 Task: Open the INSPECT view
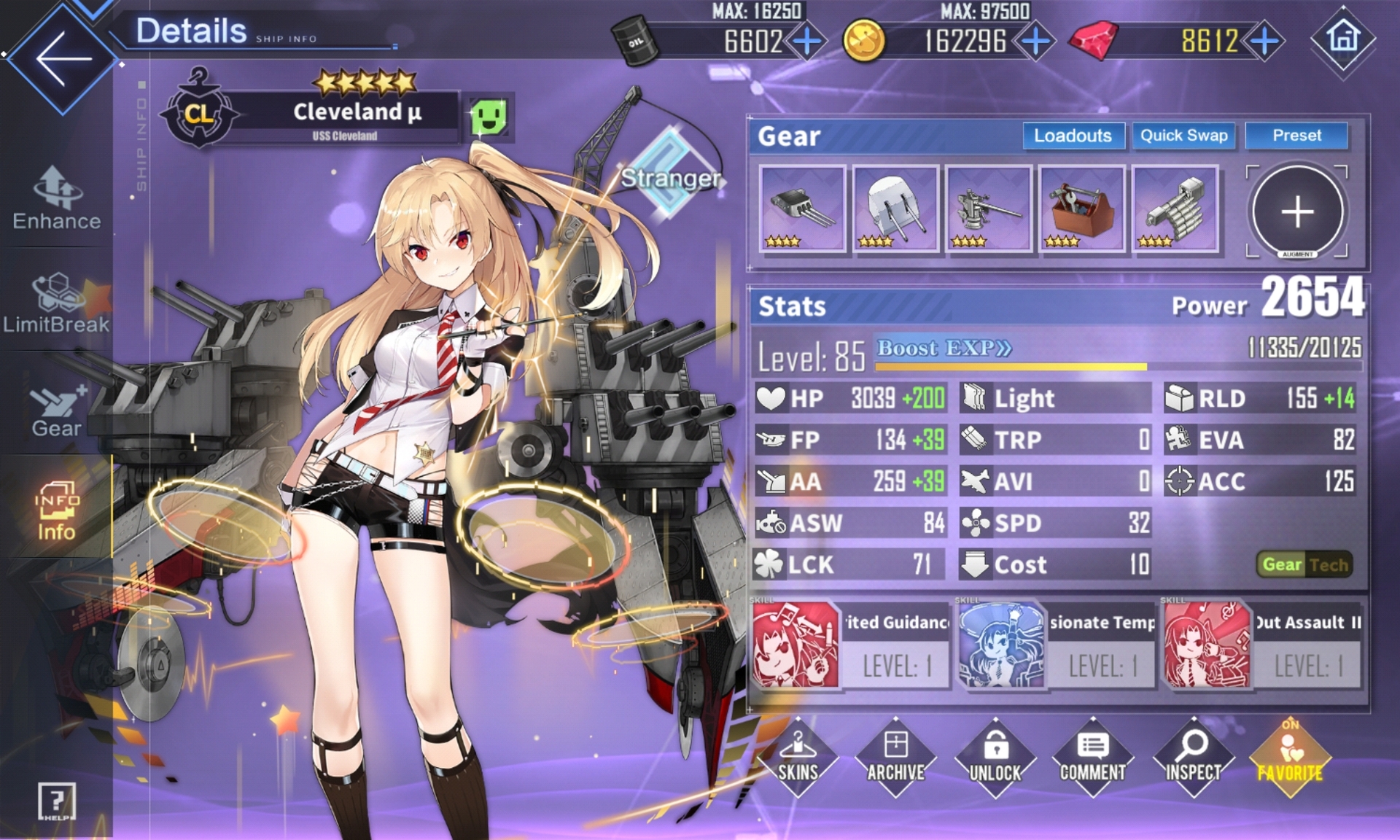[x=1193, y=758]
